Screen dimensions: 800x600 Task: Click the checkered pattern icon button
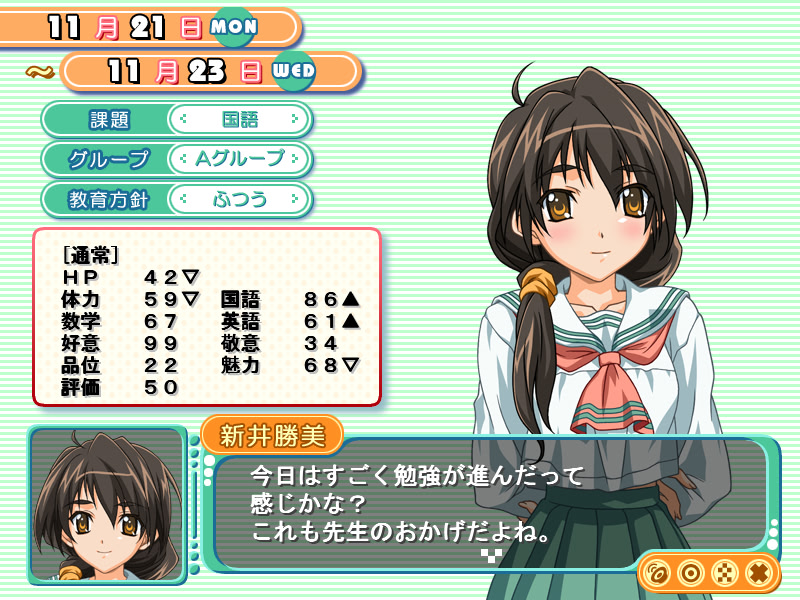724,573
